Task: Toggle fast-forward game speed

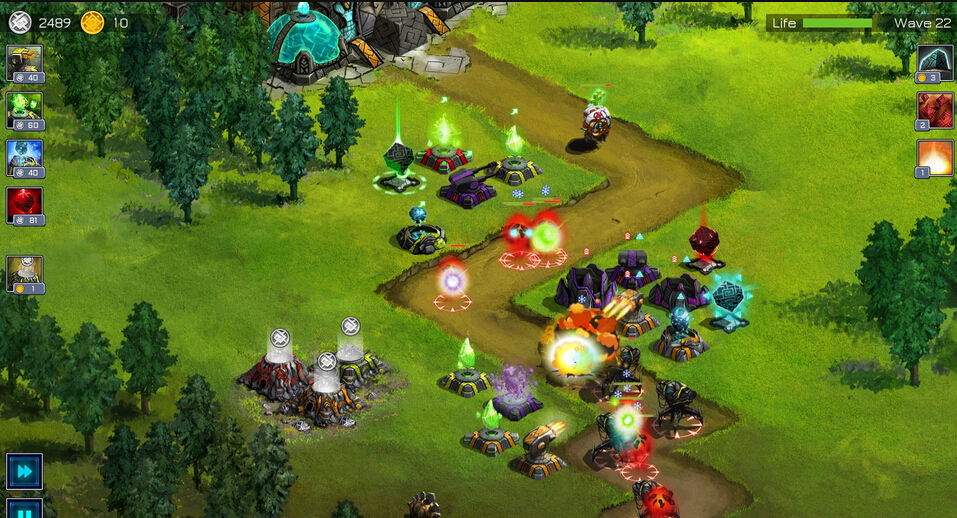Action: 24,470
